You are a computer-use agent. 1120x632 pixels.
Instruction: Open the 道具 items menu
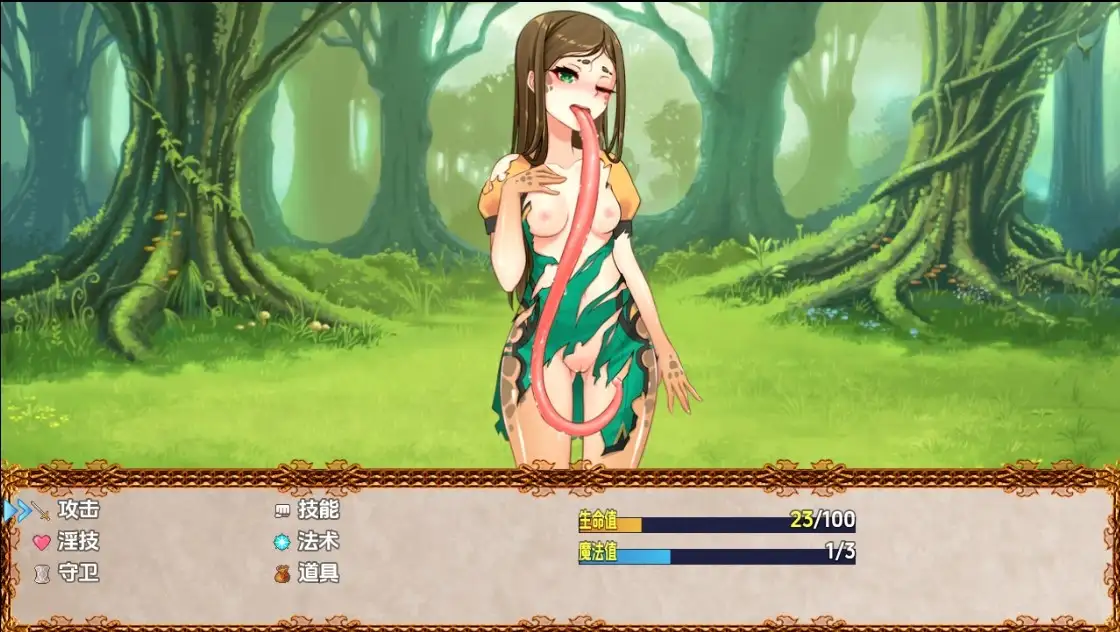click(x=317, y=574)
